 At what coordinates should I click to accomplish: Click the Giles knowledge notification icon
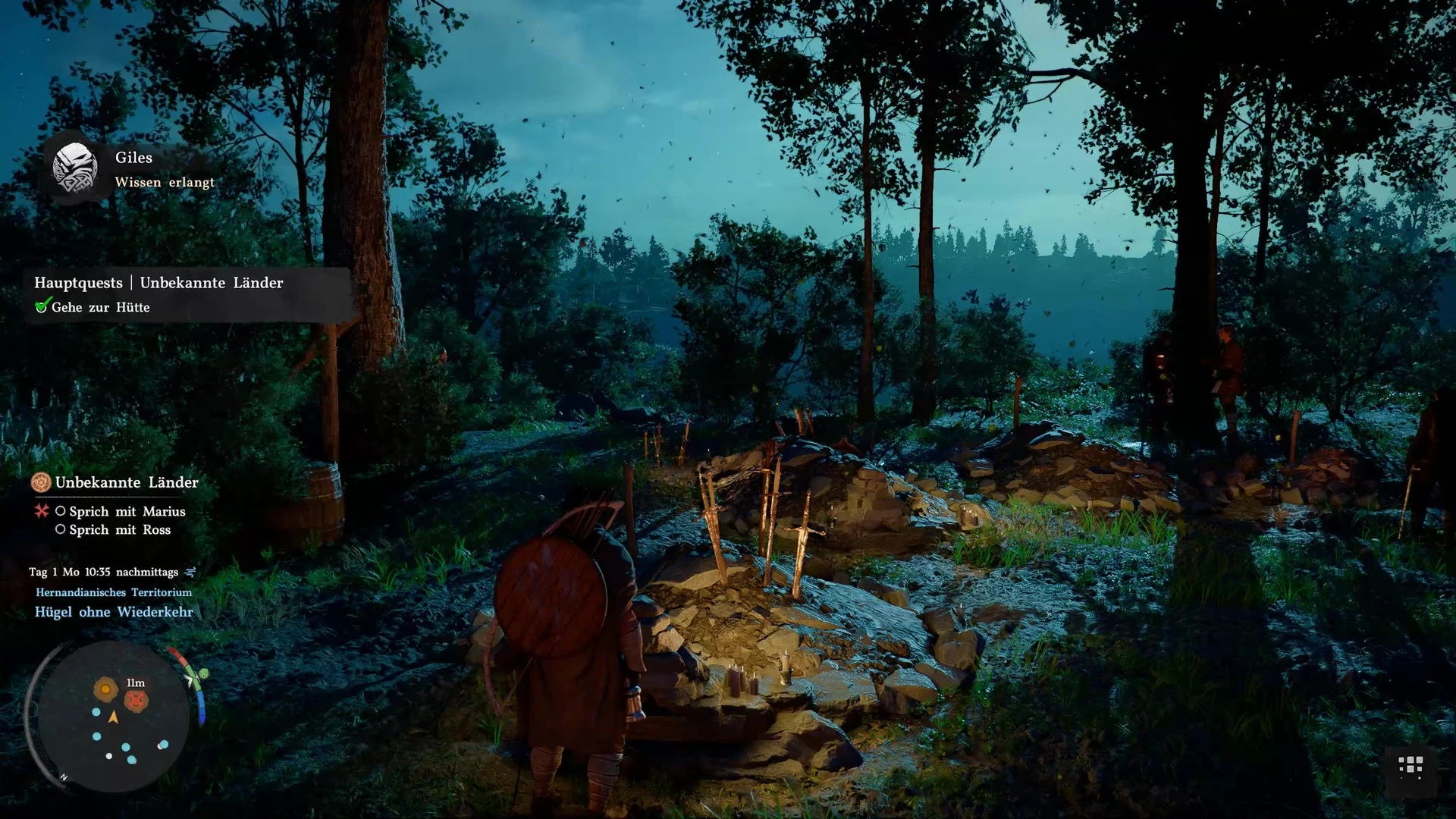[x=74, y=168]
